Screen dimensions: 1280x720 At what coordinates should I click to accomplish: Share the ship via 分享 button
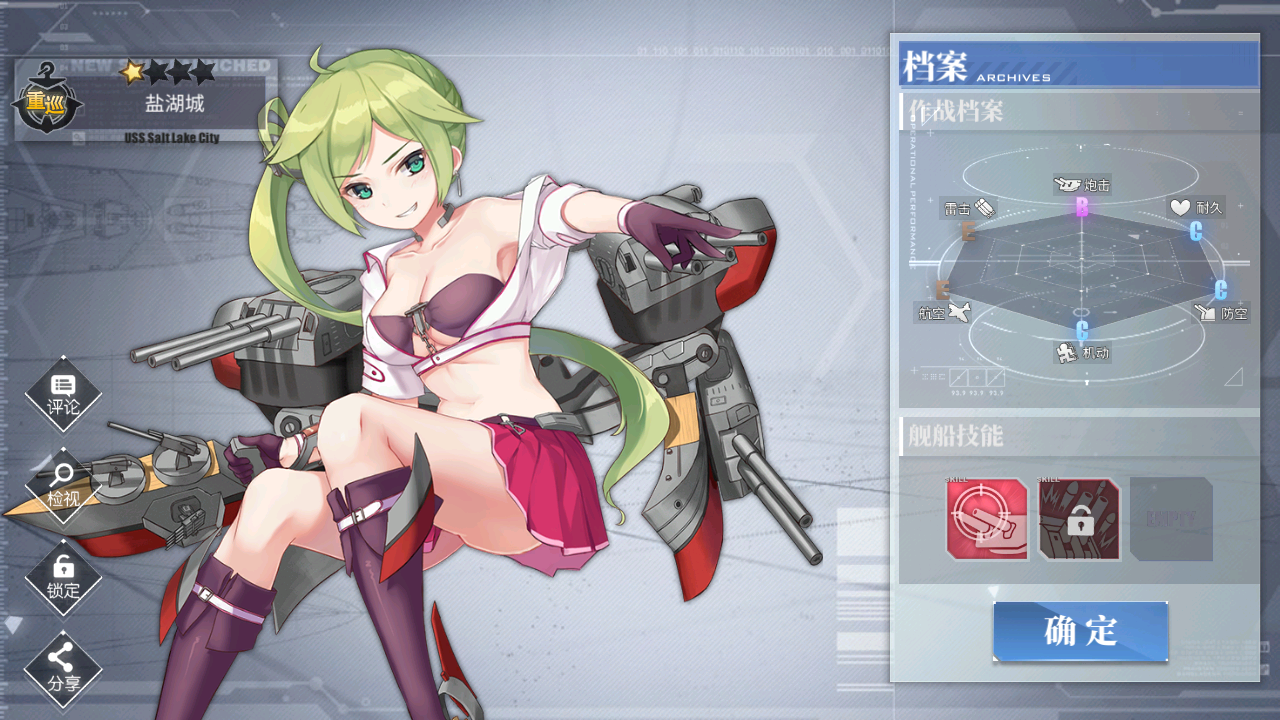[x=63, y=669]
